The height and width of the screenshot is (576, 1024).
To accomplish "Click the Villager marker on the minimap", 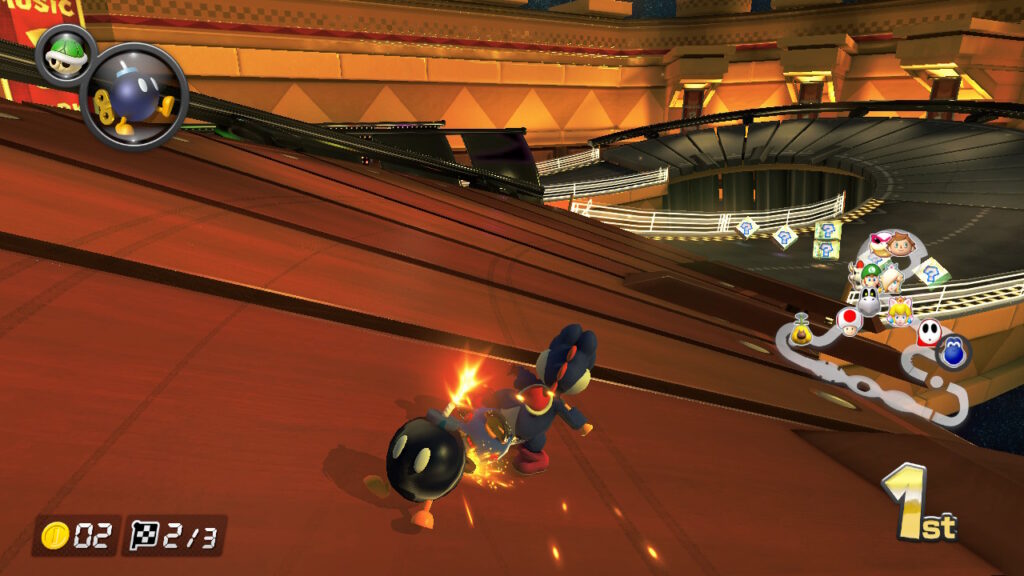I will (902, 246).
